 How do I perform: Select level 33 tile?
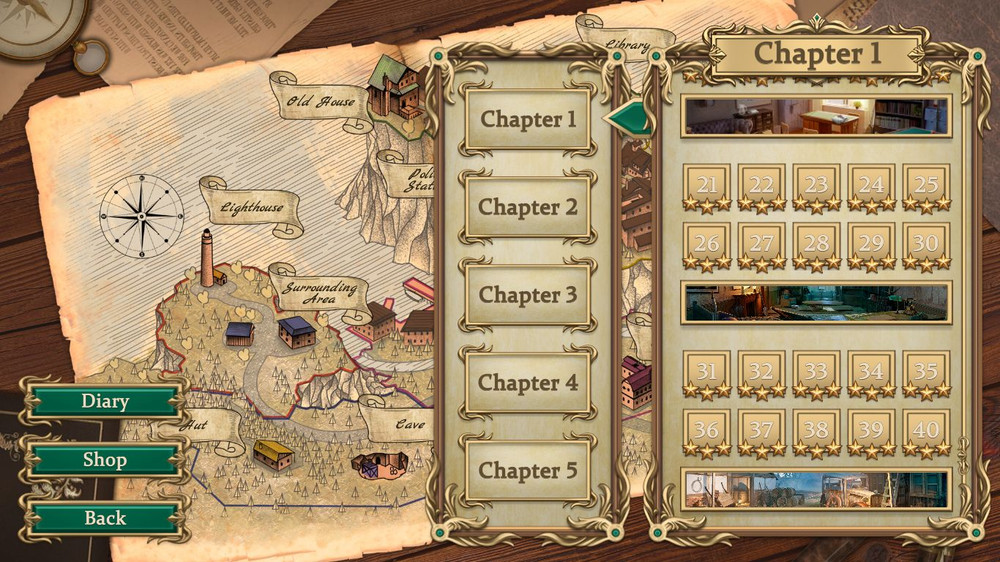click(817, 372)
